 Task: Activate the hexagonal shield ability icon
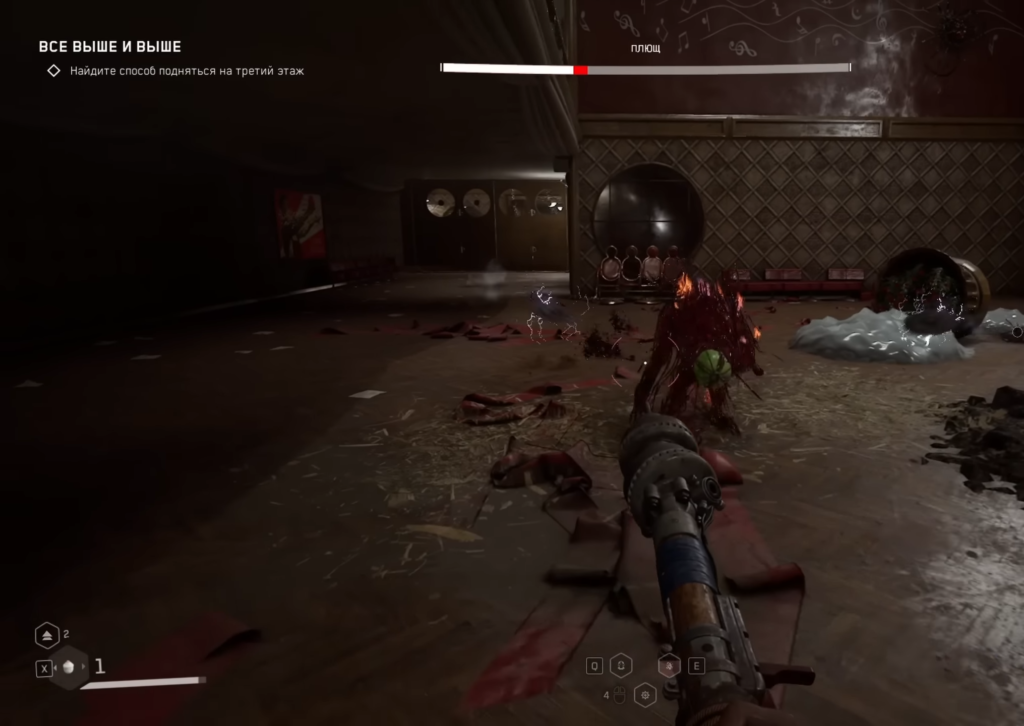tap(621, 666)
